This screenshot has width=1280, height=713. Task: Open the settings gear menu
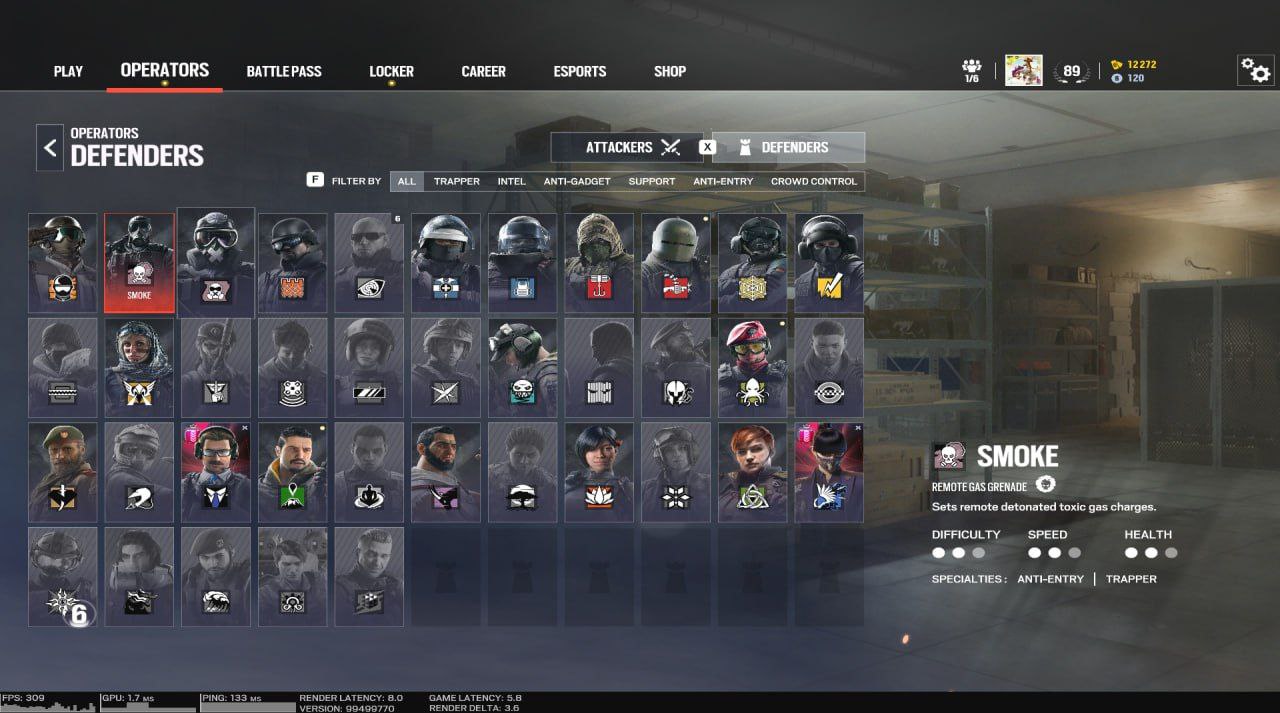[1255, 70]
